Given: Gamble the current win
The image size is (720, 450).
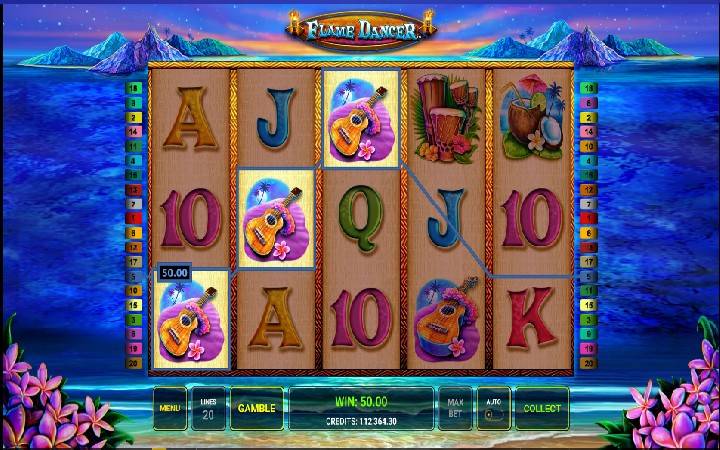Looking at the screenshot, I should [256, 408].
